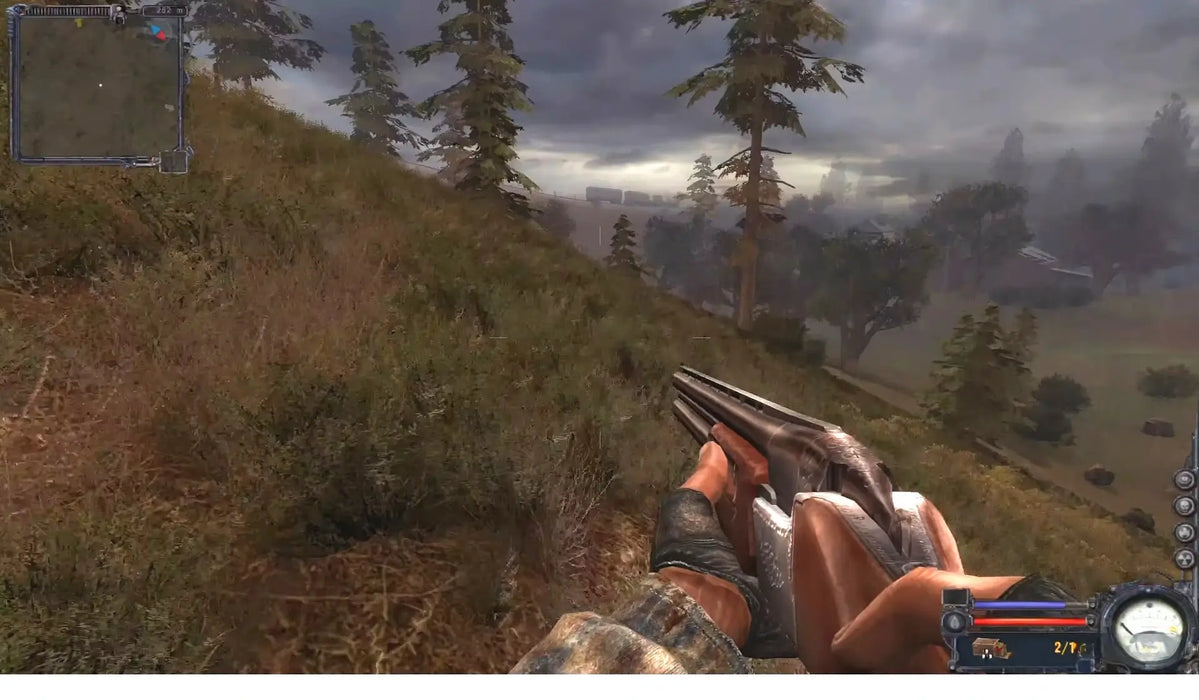This screenshot has height=700, width=1199.
Task: Click the red and blue compass arrow
Action: [158, 32]
